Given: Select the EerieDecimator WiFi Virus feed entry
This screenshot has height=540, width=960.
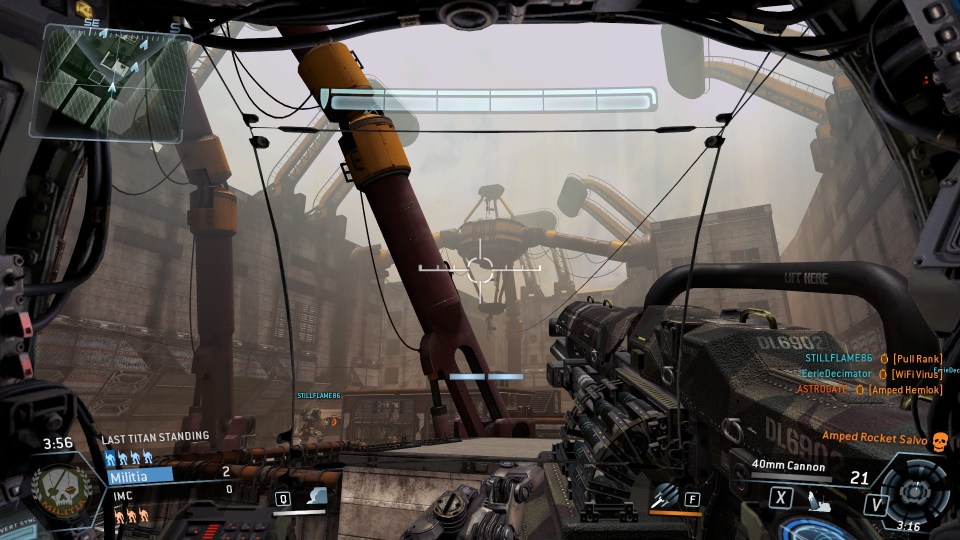Looking at the screenshot, I should coord(870,374).
